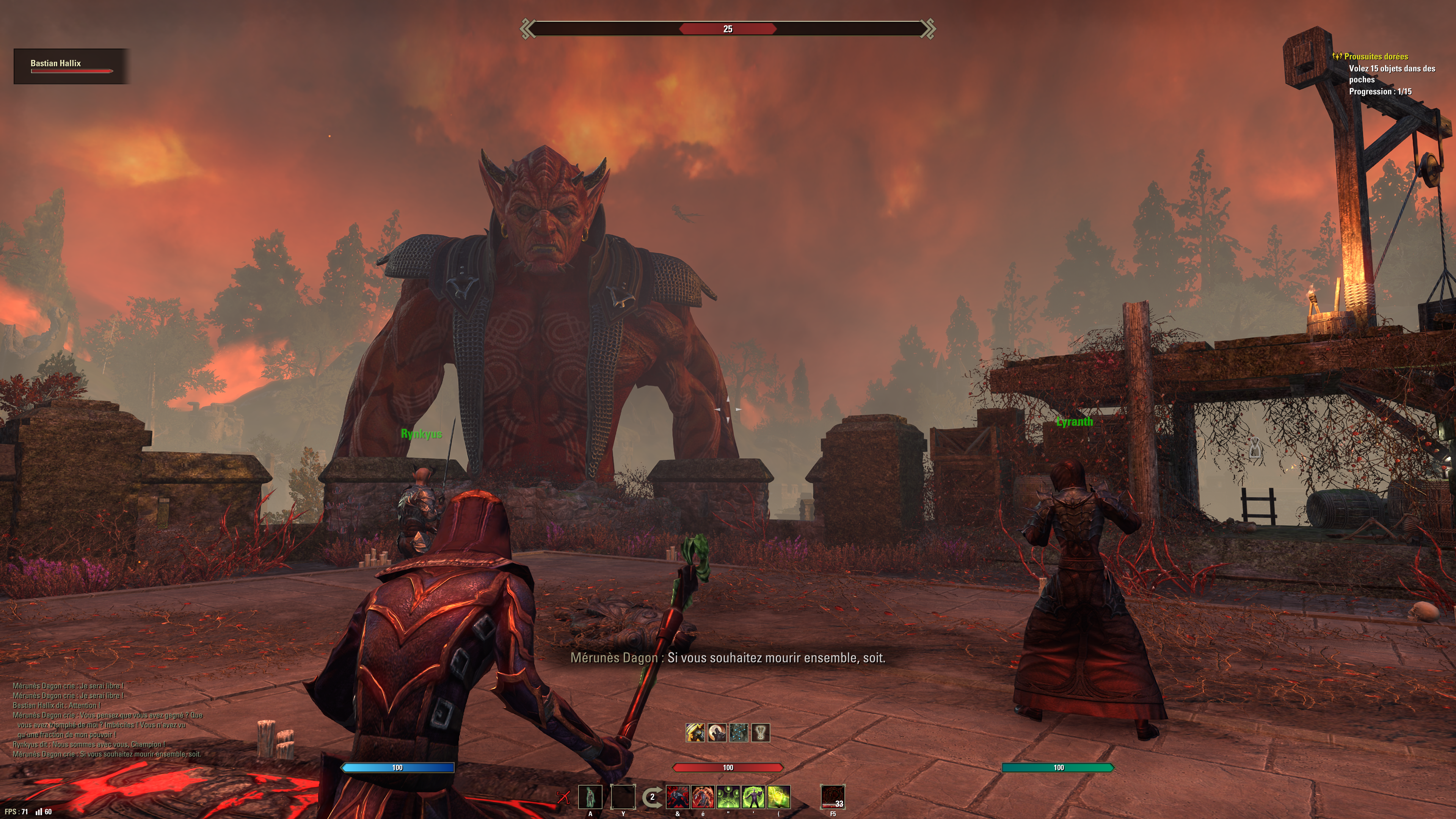Inspect the silver chalice buff icon
This screenshot has width=1456, height=819.
click(x=761, y=733)
